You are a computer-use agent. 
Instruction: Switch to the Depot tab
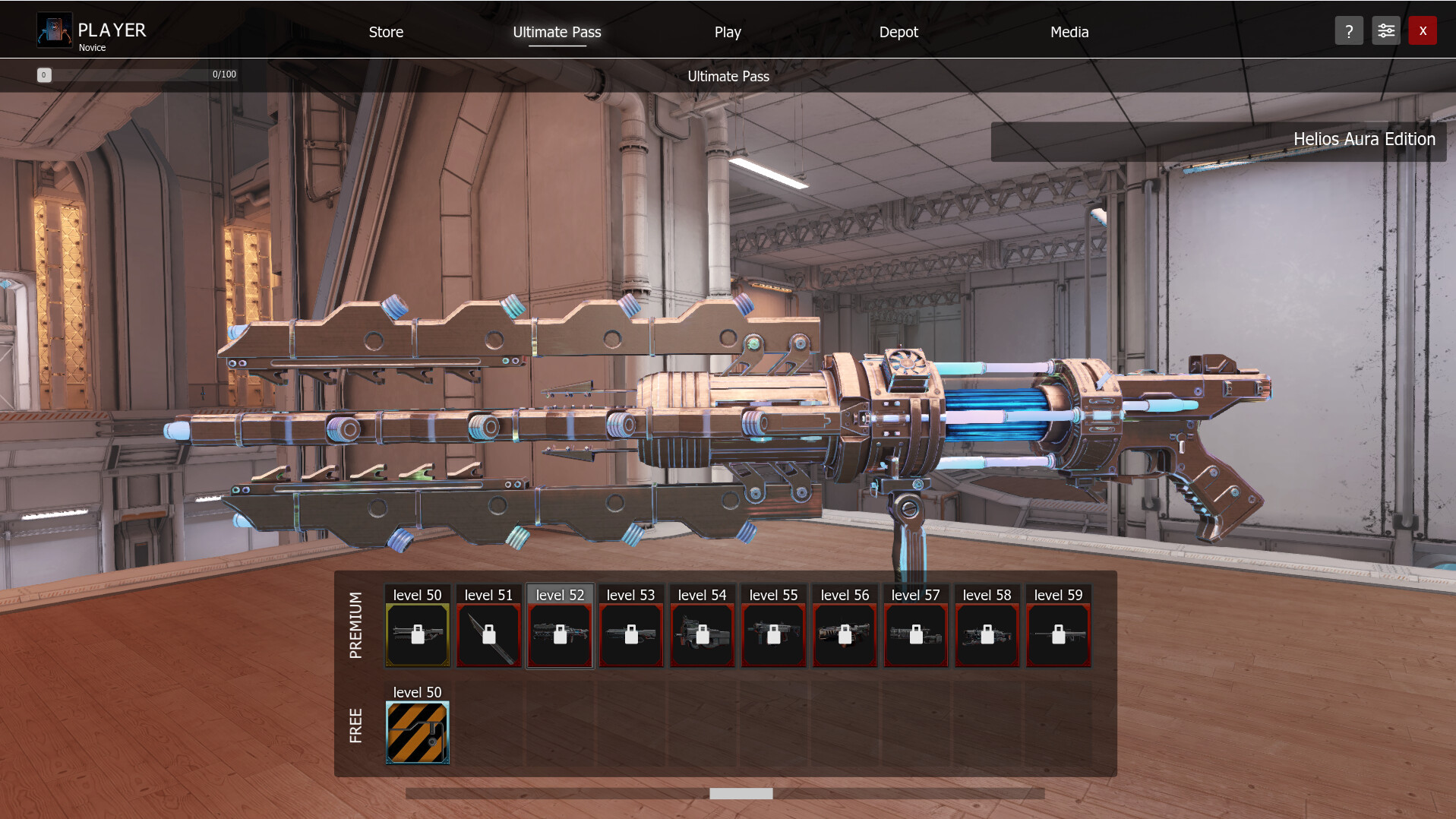pos(899,32)
